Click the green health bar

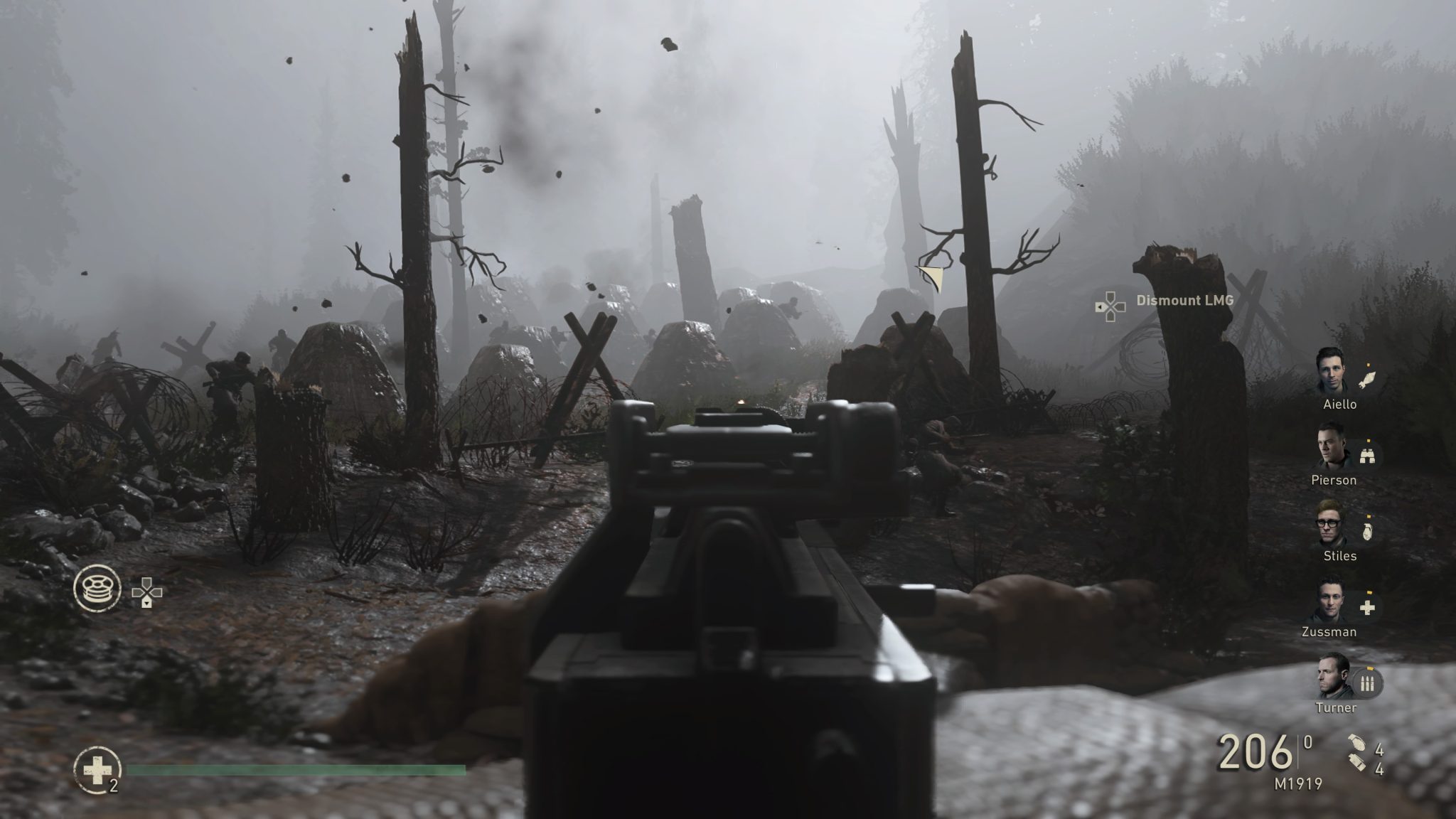(299, 769)
